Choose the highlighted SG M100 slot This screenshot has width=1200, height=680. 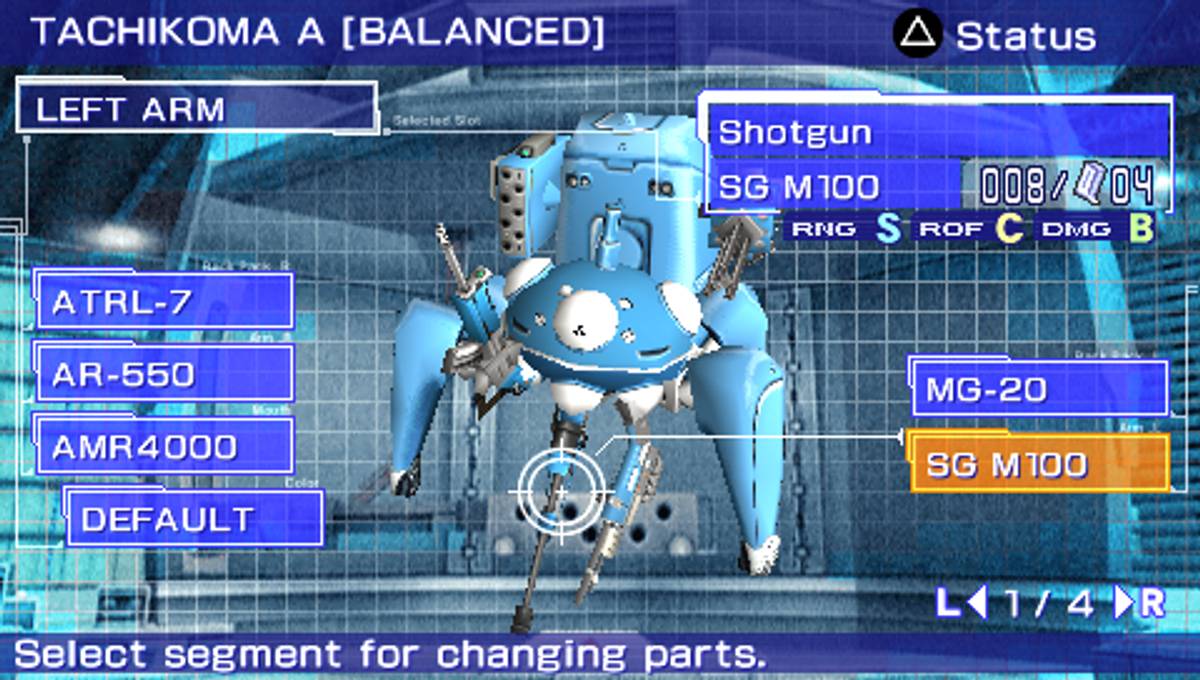click(1039, 465)
